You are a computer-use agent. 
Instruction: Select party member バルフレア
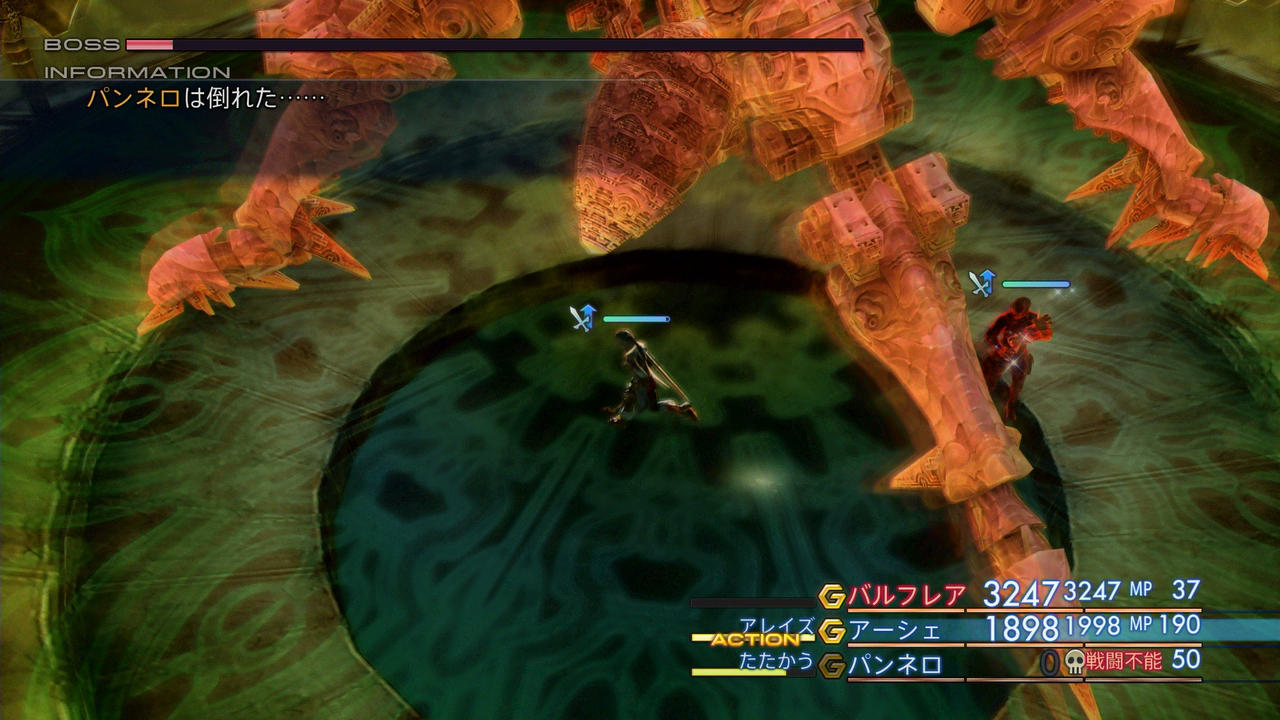[908, 596]
